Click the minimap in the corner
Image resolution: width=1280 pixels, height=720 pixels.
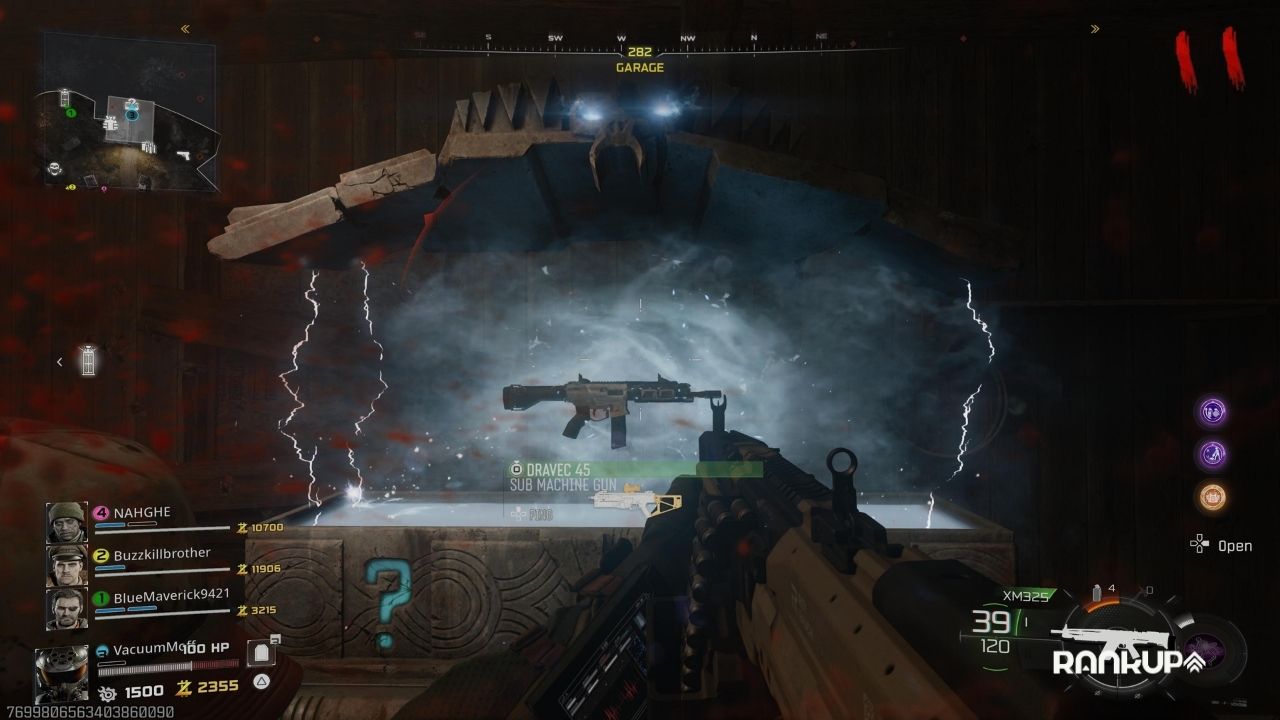[130, 112]
